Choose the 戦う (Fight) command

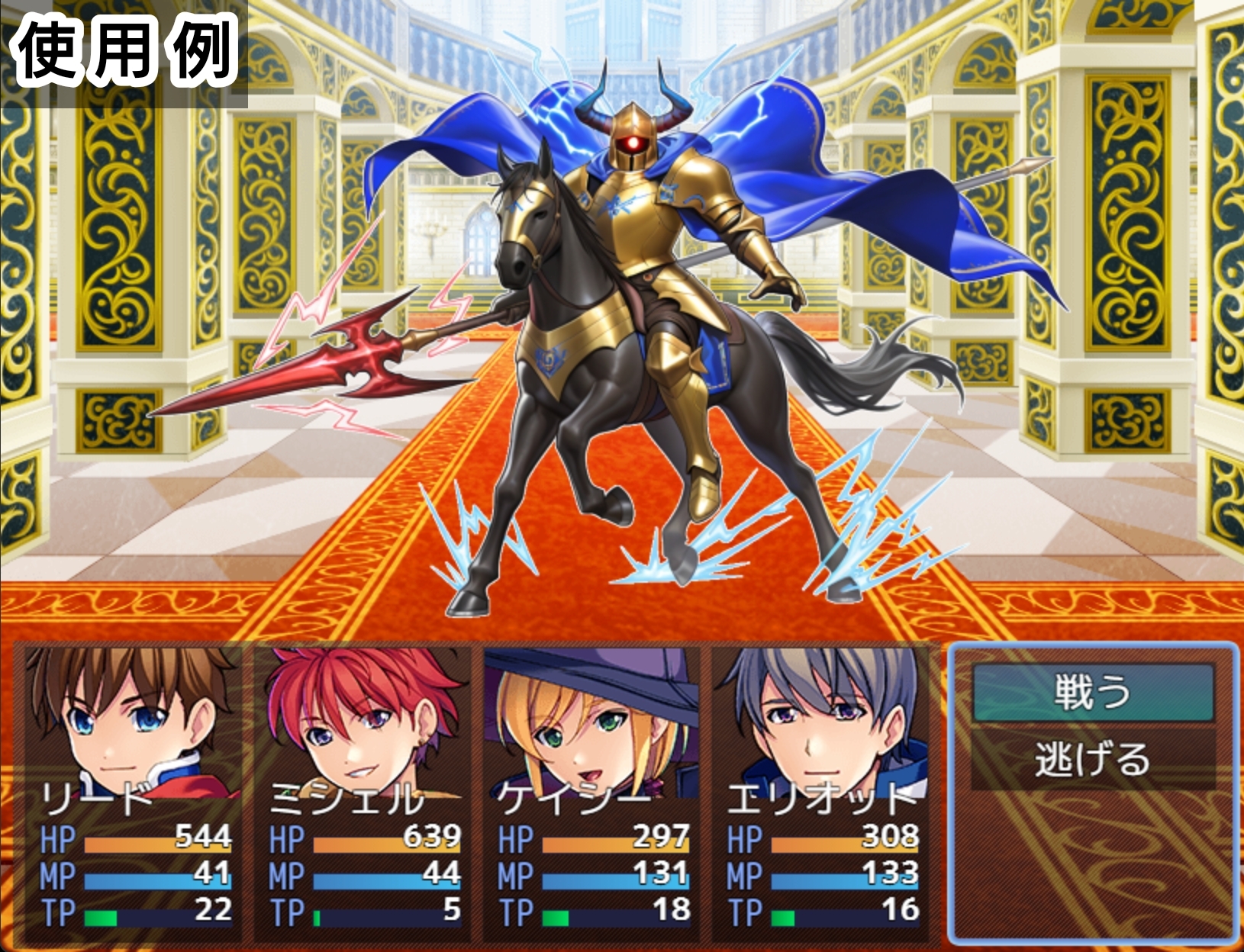pyautogui.click(x=1093, y=692)
